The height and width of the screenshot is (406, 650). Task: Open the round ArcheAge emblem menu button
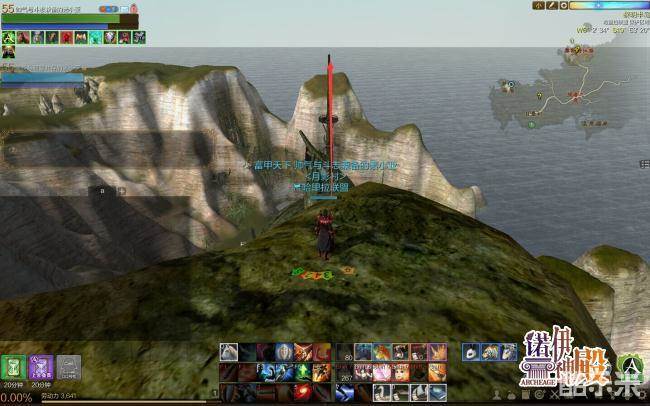click(630, 366)
